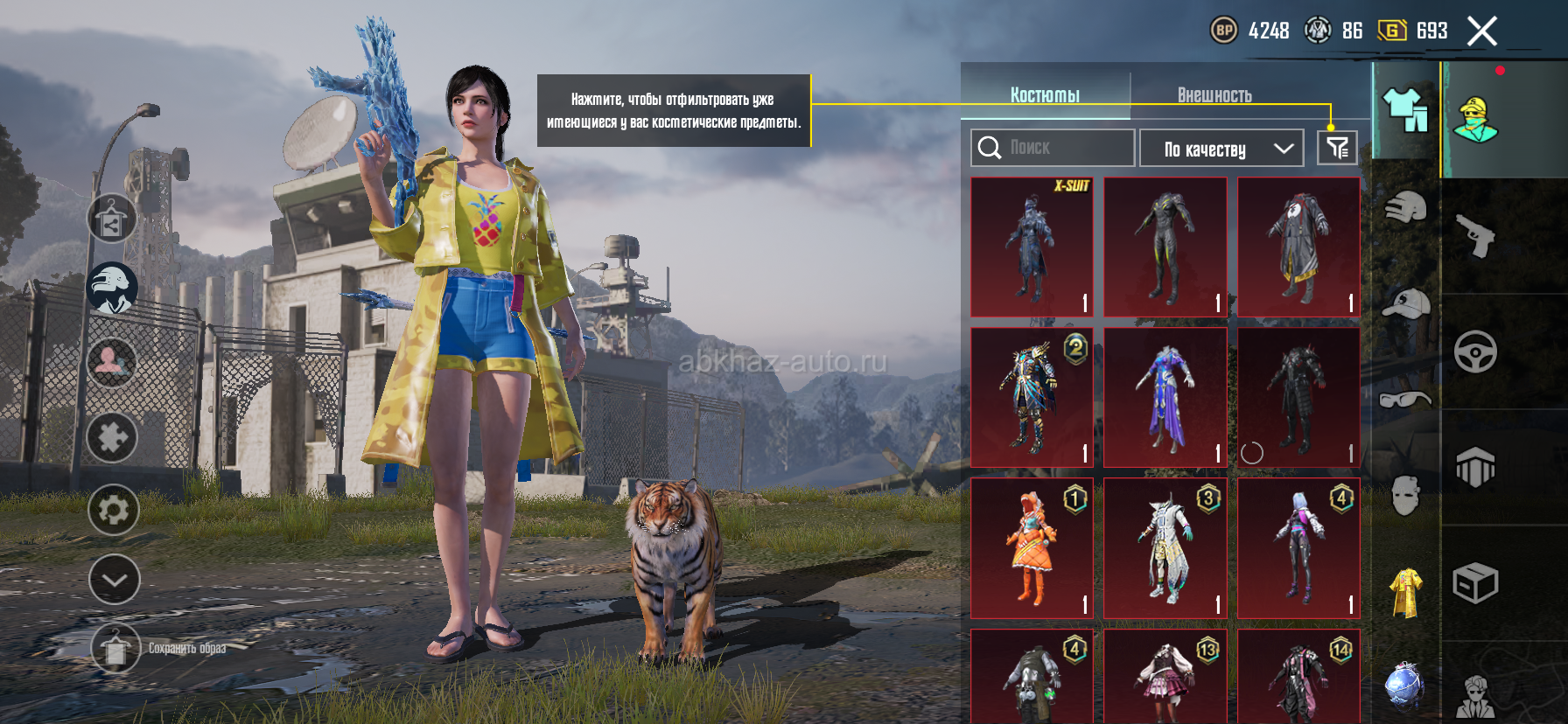Collapse the left menu with down arrow

coord(114,580)
